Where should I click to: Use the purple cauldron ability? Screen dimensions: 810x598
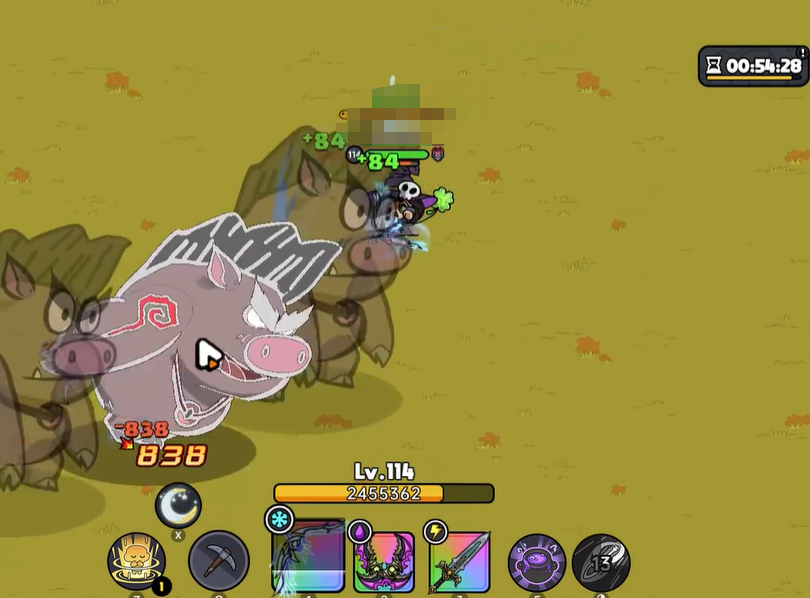(537, 562)
